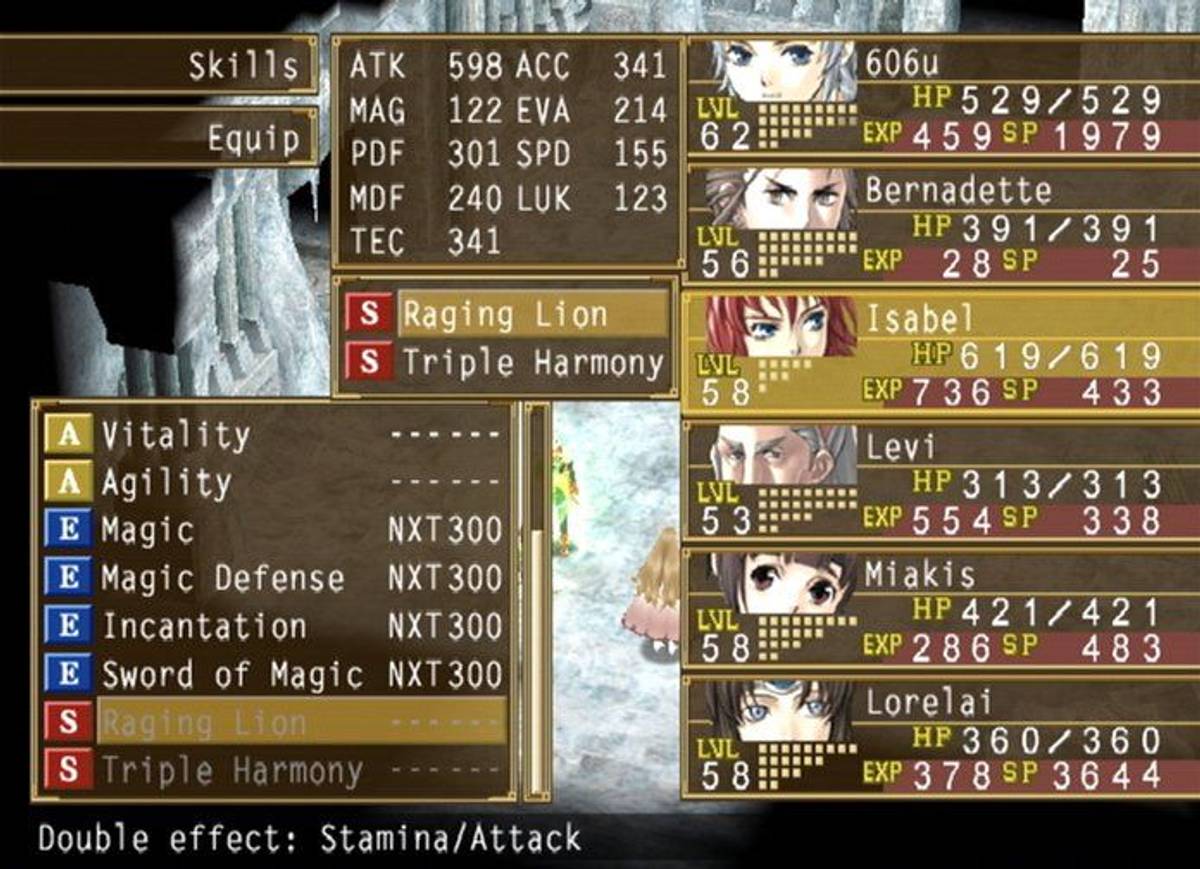This screenshot has height=869, width=1200.
Task: Click the equipped Triple Harmony slot
Action: tap(505, 362)
